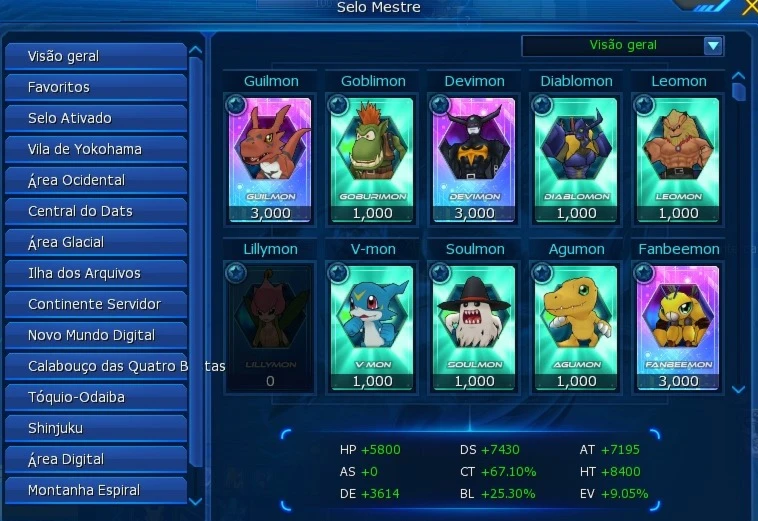This screenshot has height=521, width=758.
Task: Select the Fanbeemon seal card
Action: click(679, 326)
